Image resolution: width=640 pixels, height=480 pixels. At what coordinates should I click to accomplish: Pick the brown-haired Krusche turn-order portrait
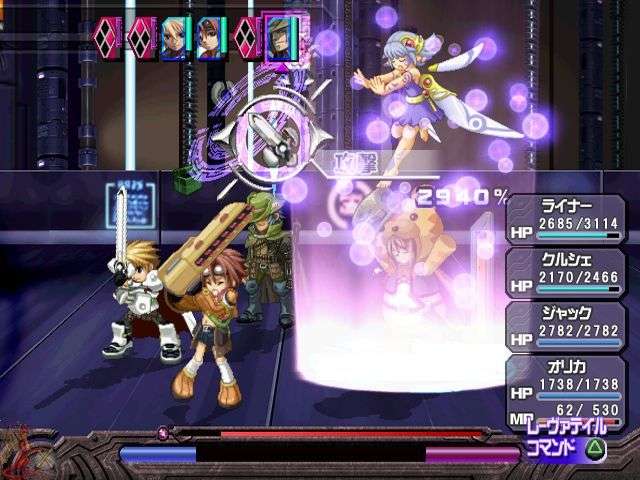pyautogui.click(x=209, y=38)
